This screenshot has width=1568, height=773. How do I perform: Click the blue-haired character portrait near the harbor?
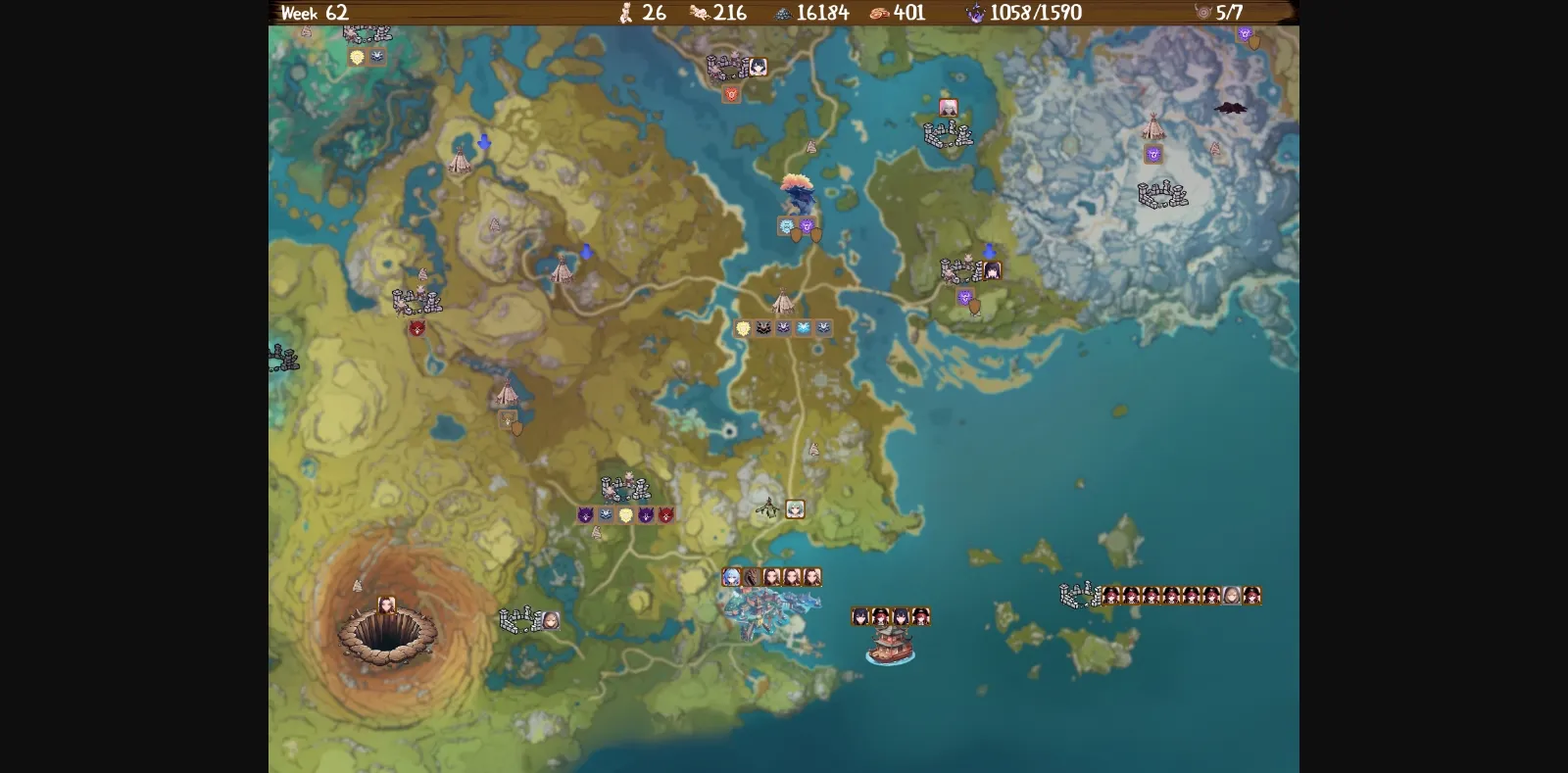pos(731,577)
